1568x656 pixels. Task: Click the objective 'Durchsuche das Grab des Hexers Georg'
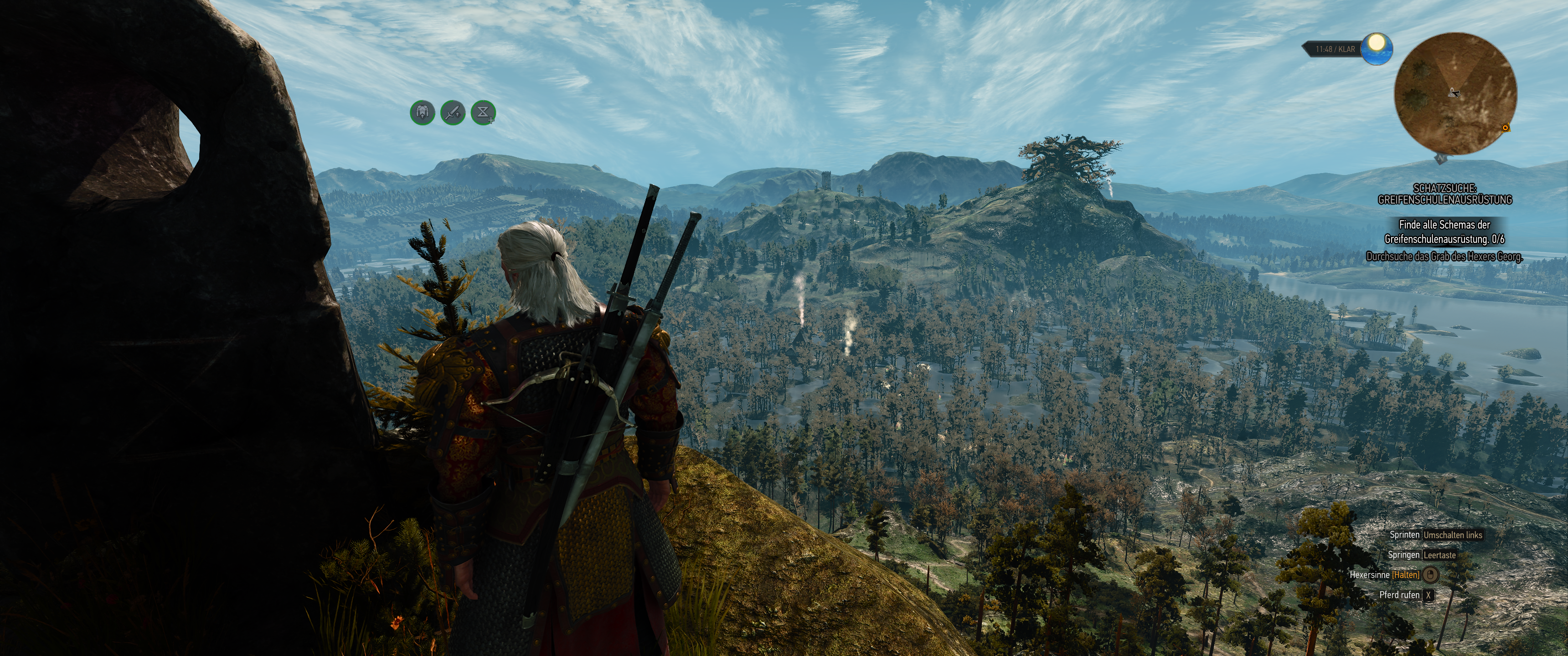1444,257
